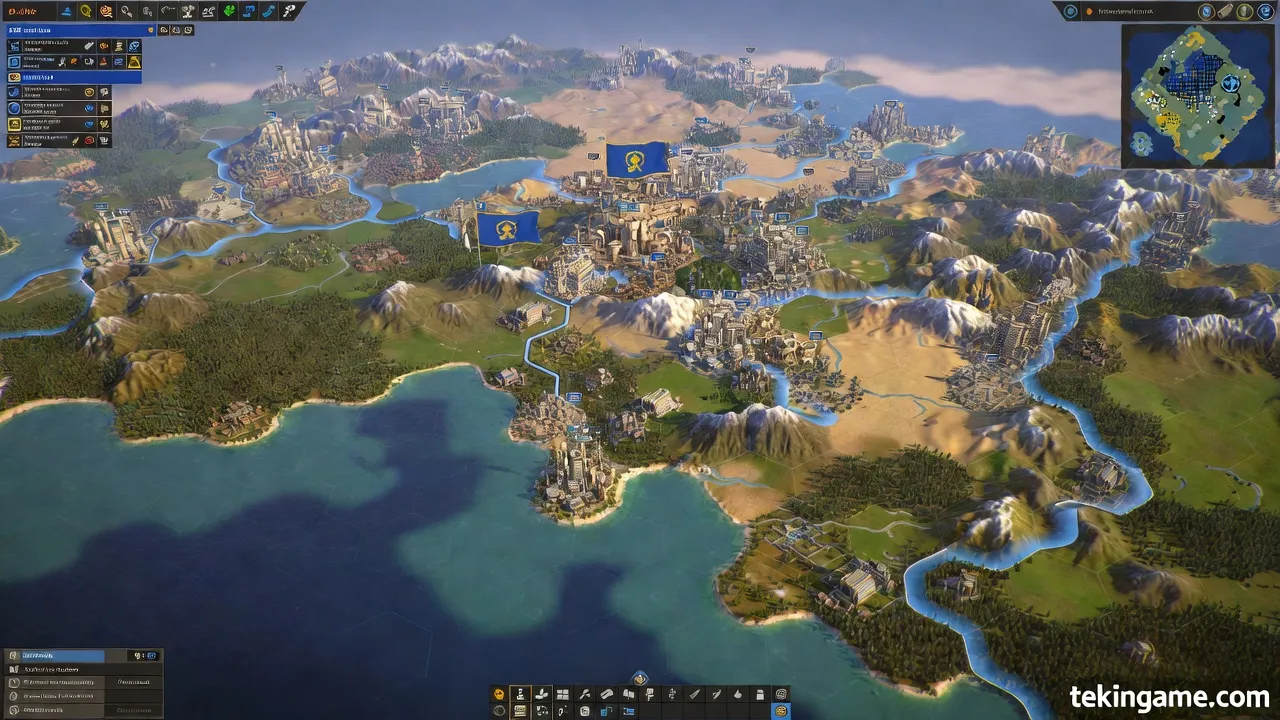Image resolution: width=1280 pixels, height=720 pixels.
Task: Activate the blue-highlighted gold icon in bottom toolbar
Action: [781, 711]
